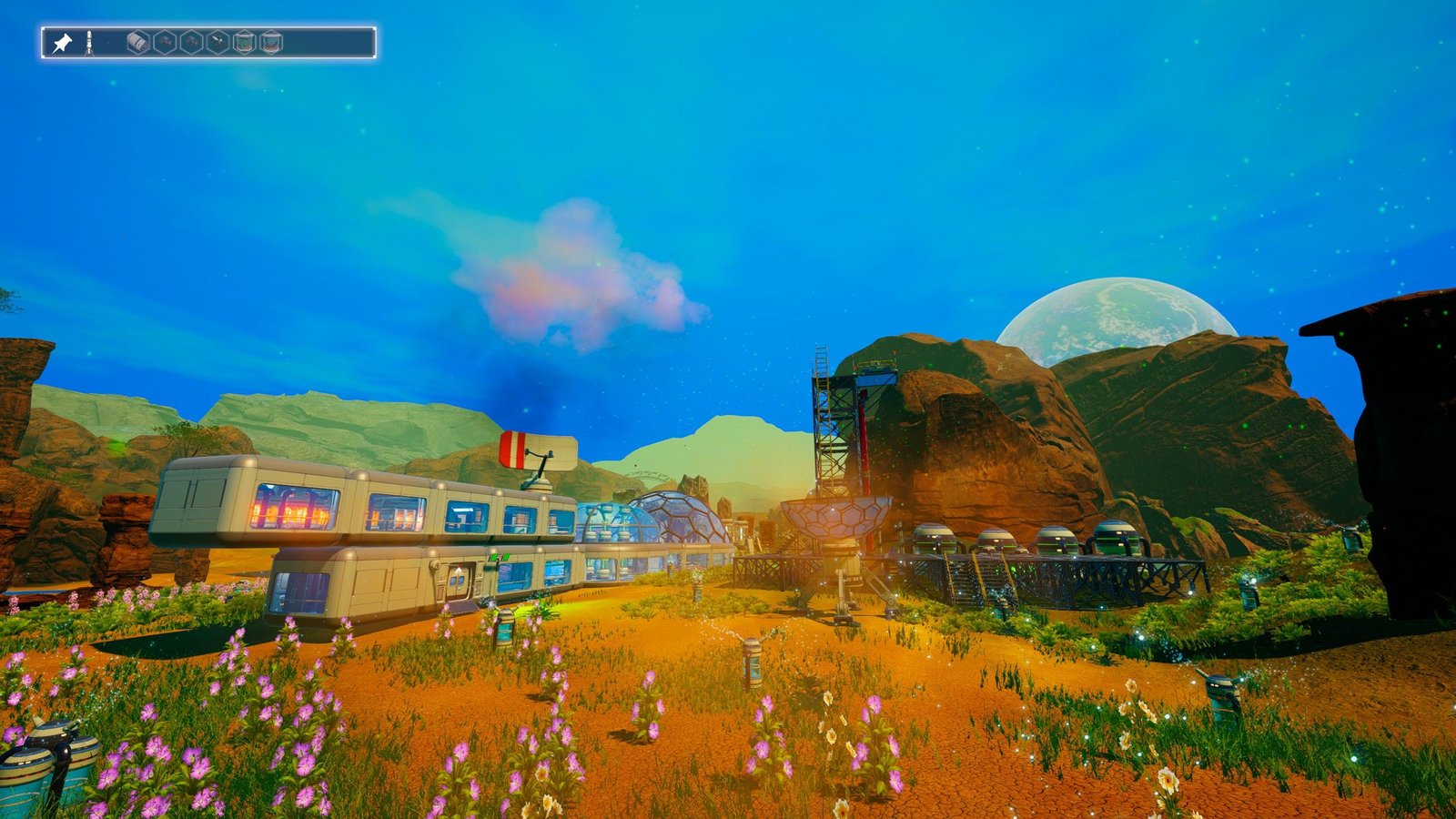Click the white pushpin icon
This screenshot has width=1456, height=819.
[62, 43]
